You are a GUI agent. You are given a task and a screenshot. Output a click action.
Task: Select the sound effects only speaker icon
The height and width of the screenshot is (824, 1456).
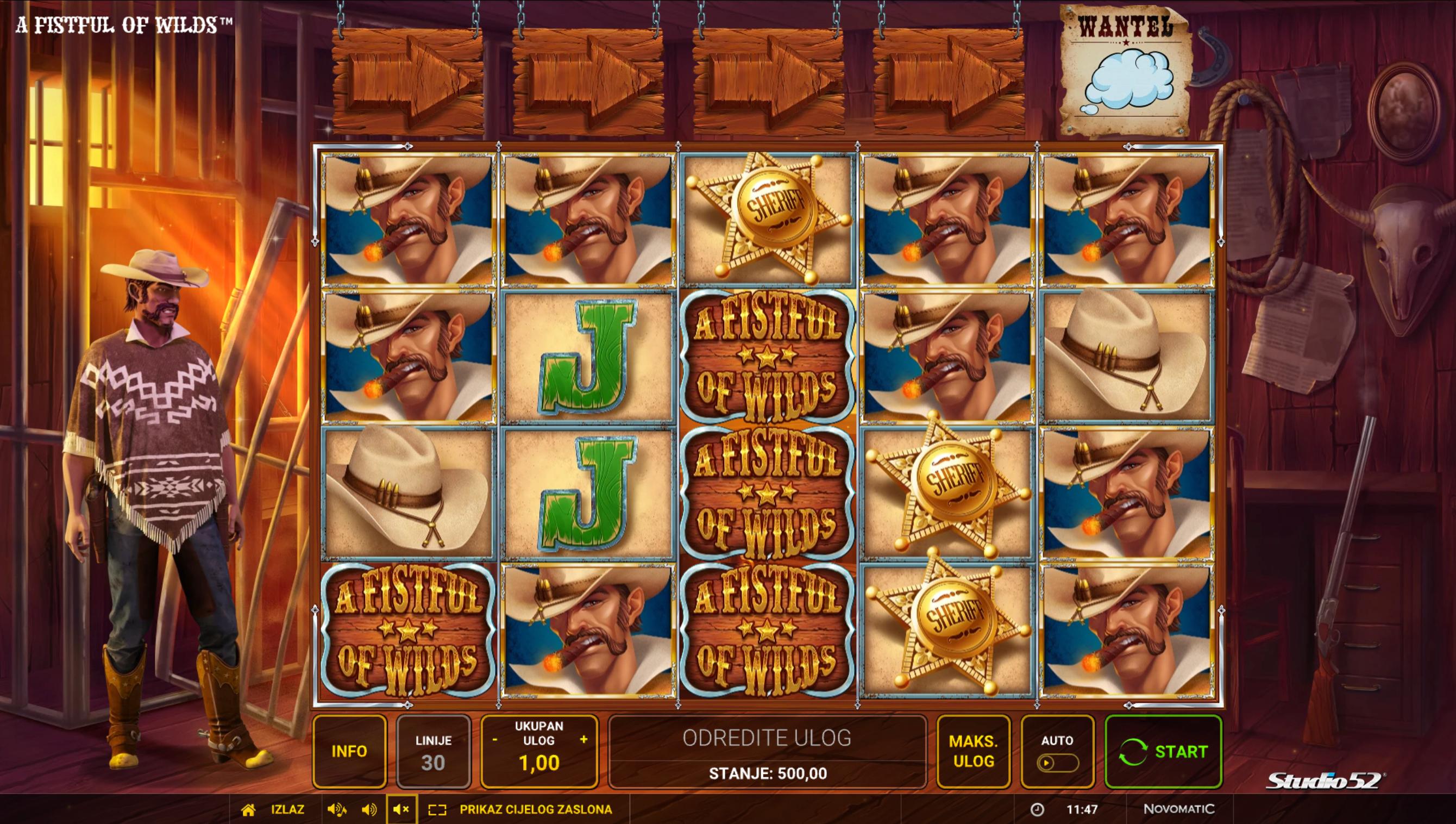tap(369, 809)
